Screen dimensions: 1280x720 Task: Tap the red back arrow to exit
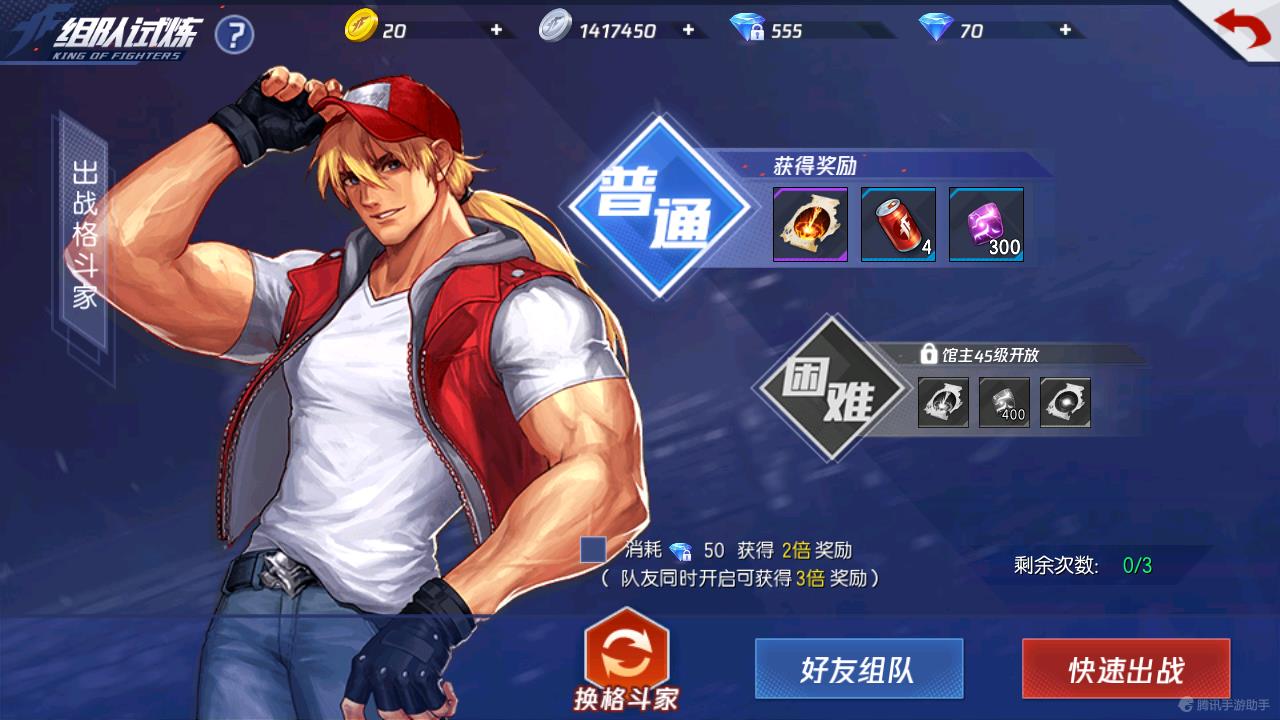(x=1240, y=28)
